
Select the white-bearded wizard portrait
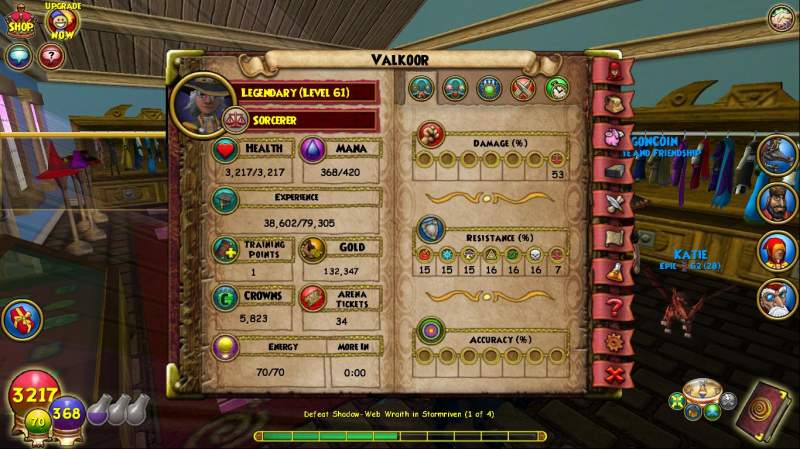[776, 298]
